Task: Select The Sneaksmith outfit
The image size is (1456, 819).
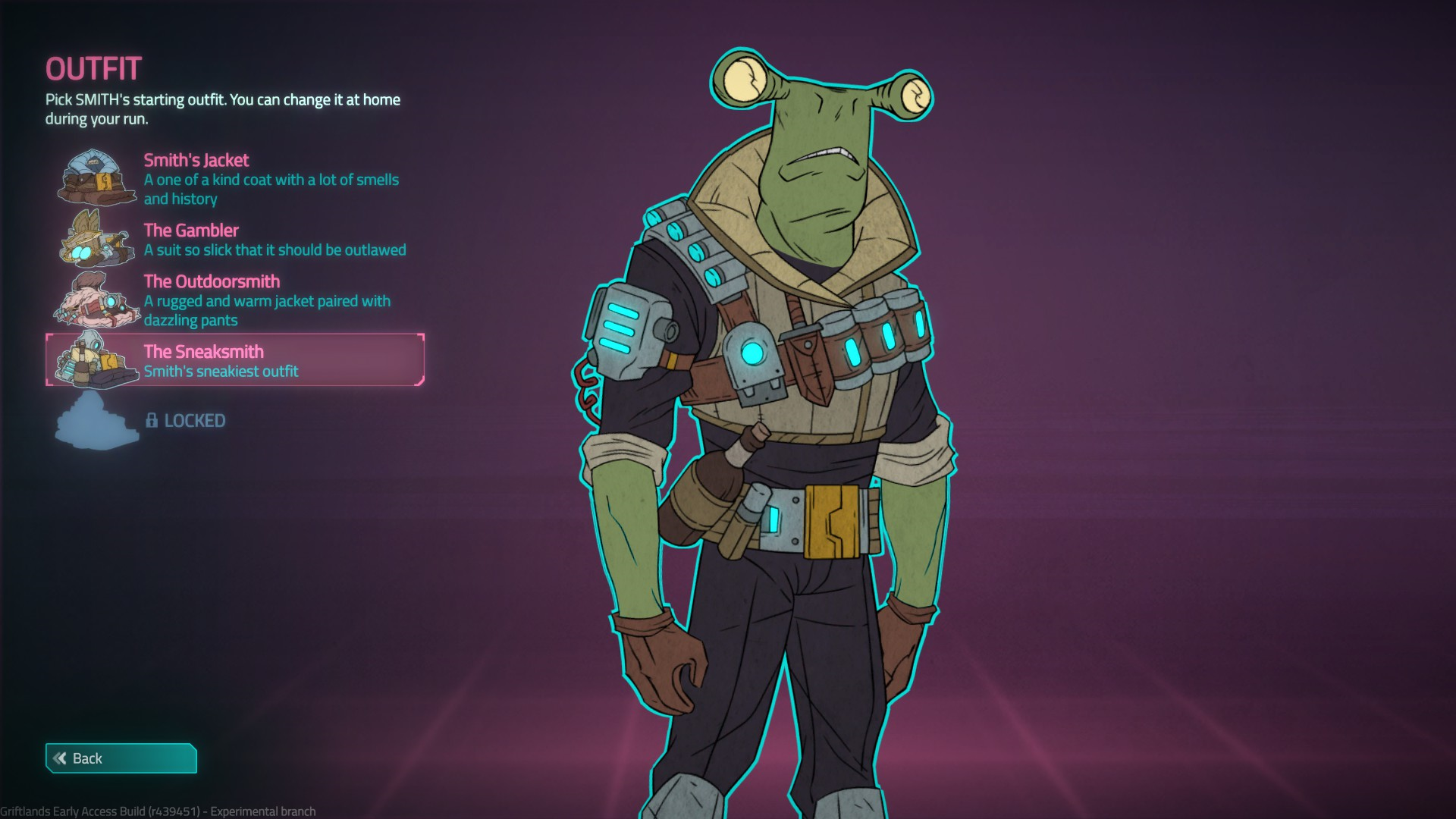Action: (235, 360)
